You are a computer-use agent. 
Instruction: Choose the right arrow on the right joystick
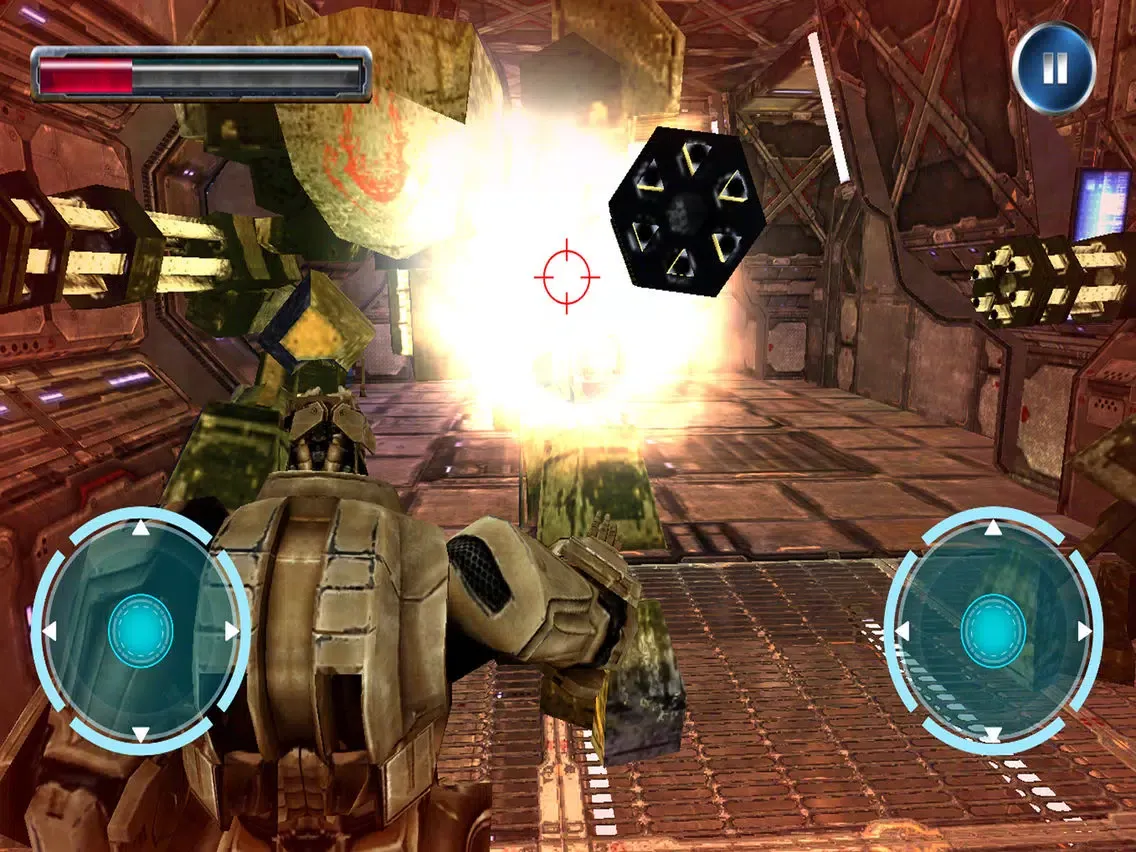1085,632
